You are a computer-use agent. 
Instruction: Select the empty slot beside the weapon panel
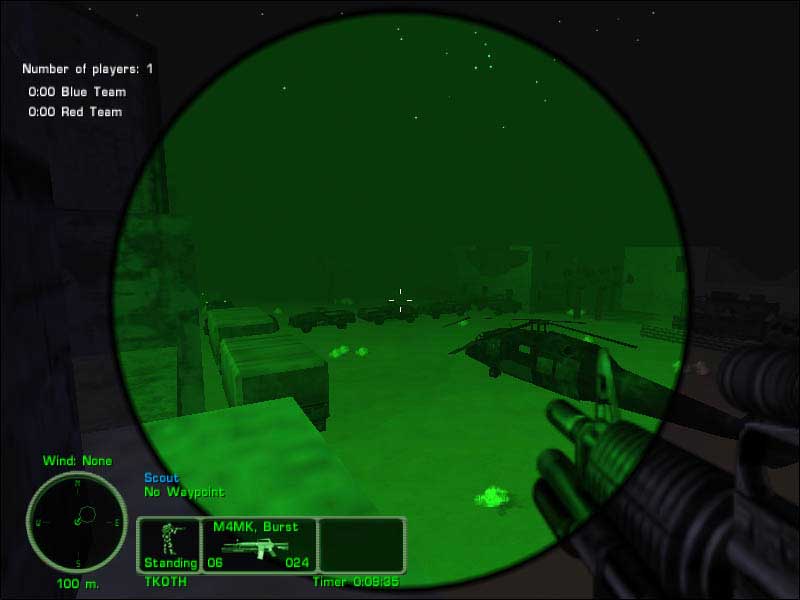click(x=361, y=544)
